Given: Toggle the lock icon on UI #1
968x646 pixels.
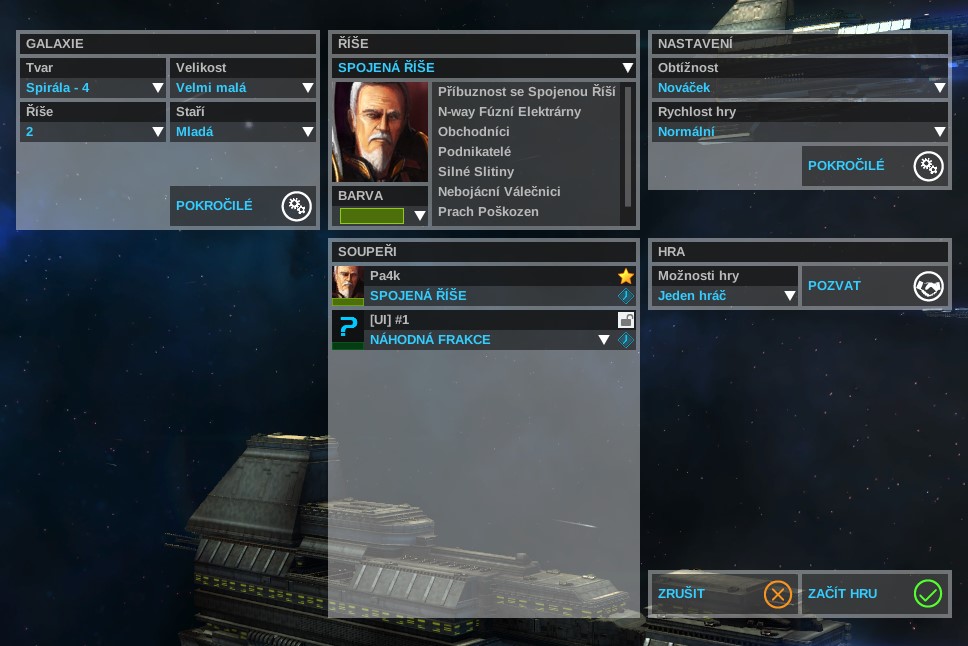Looking at the screenshot, I should point(626,320).
